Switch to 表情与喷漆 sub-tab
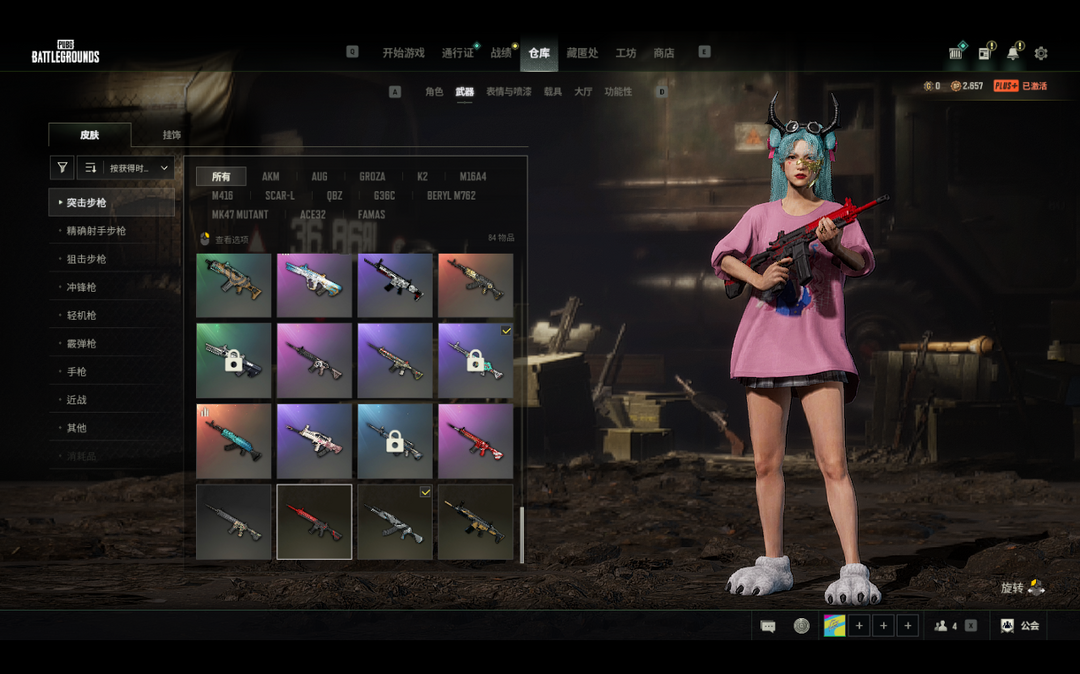 [509, 92]
